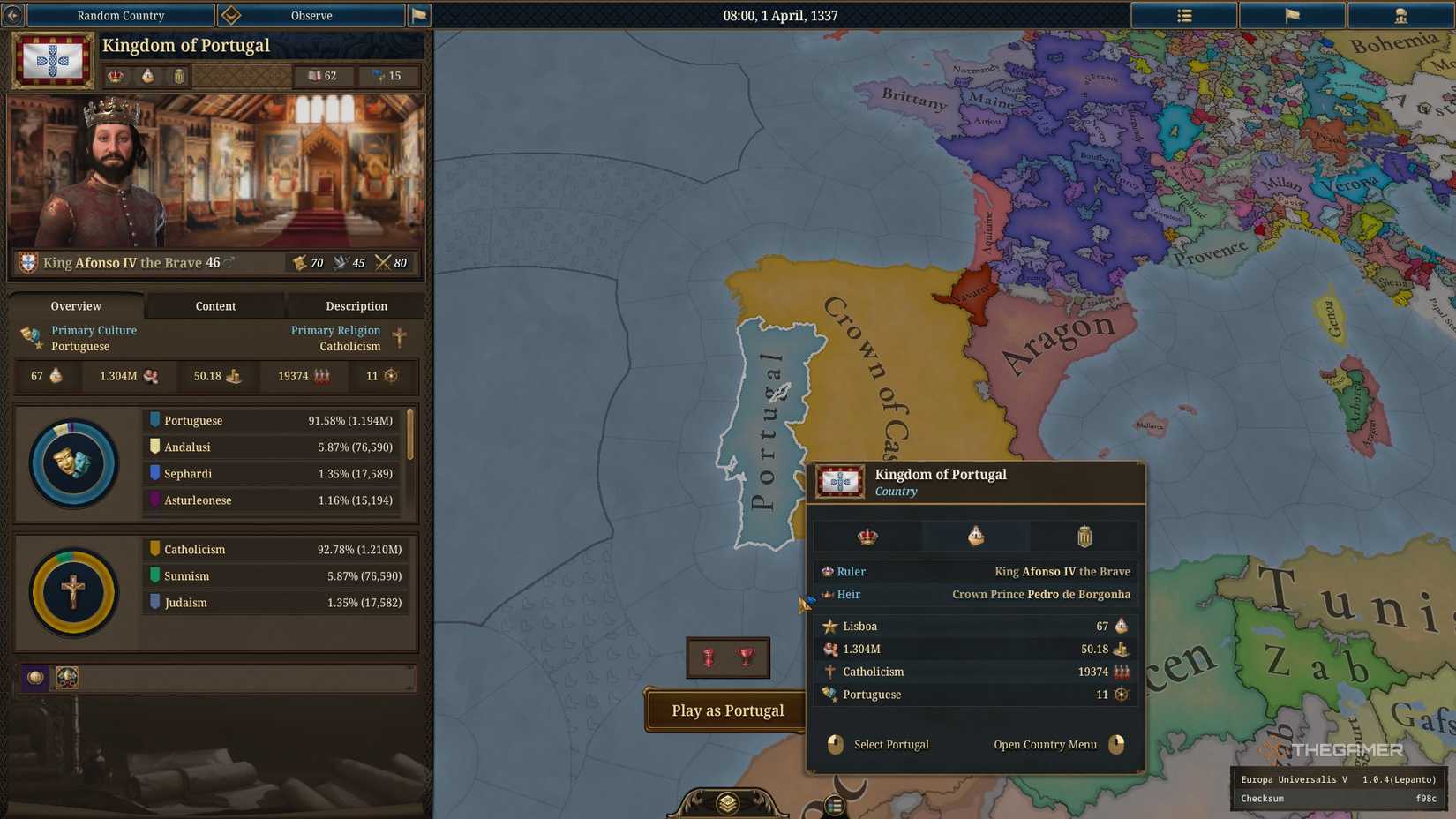Switch to the Description tab
The width and height of the screenshot is (1456, 819).
(356, 306)
